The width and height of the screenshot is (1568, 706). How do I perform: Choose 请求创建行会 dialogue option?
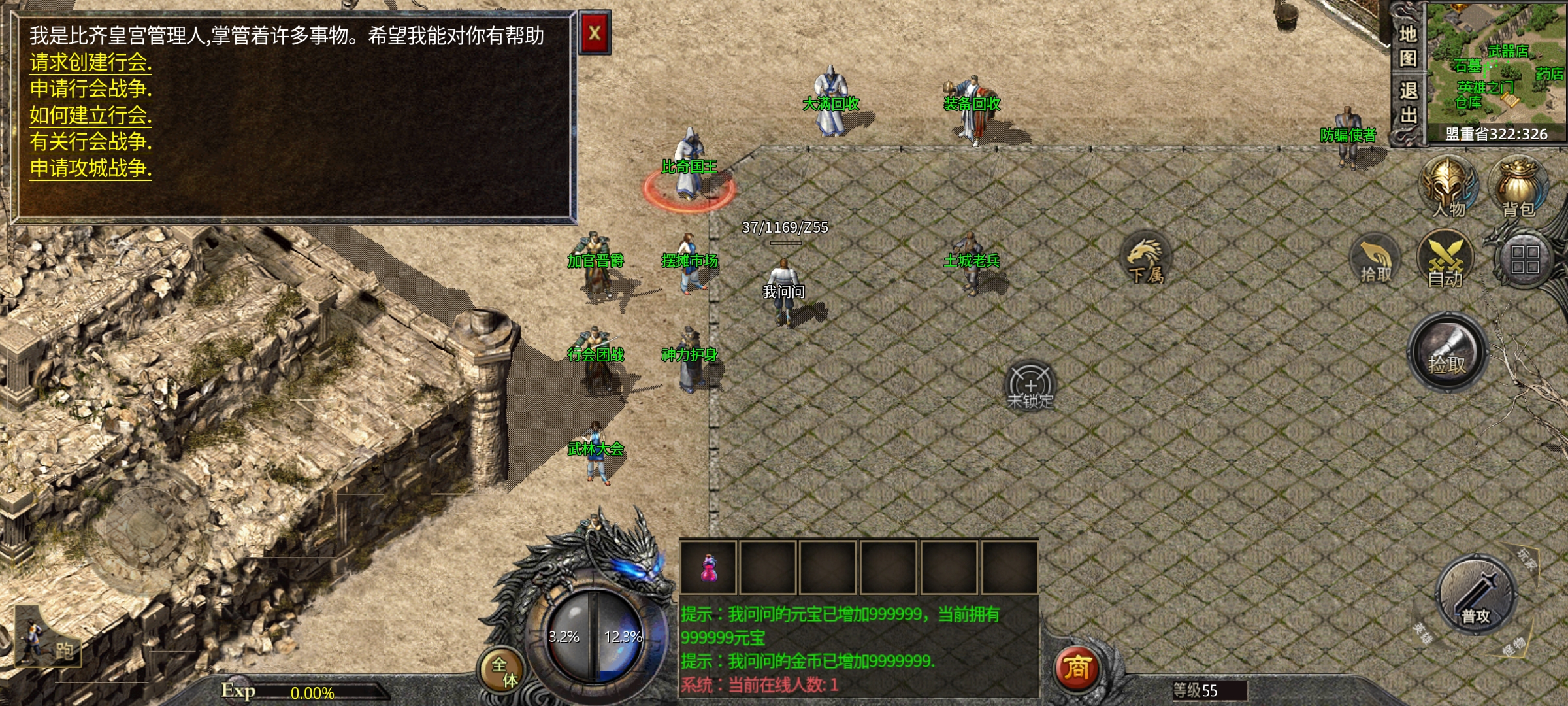pos(90,63)
